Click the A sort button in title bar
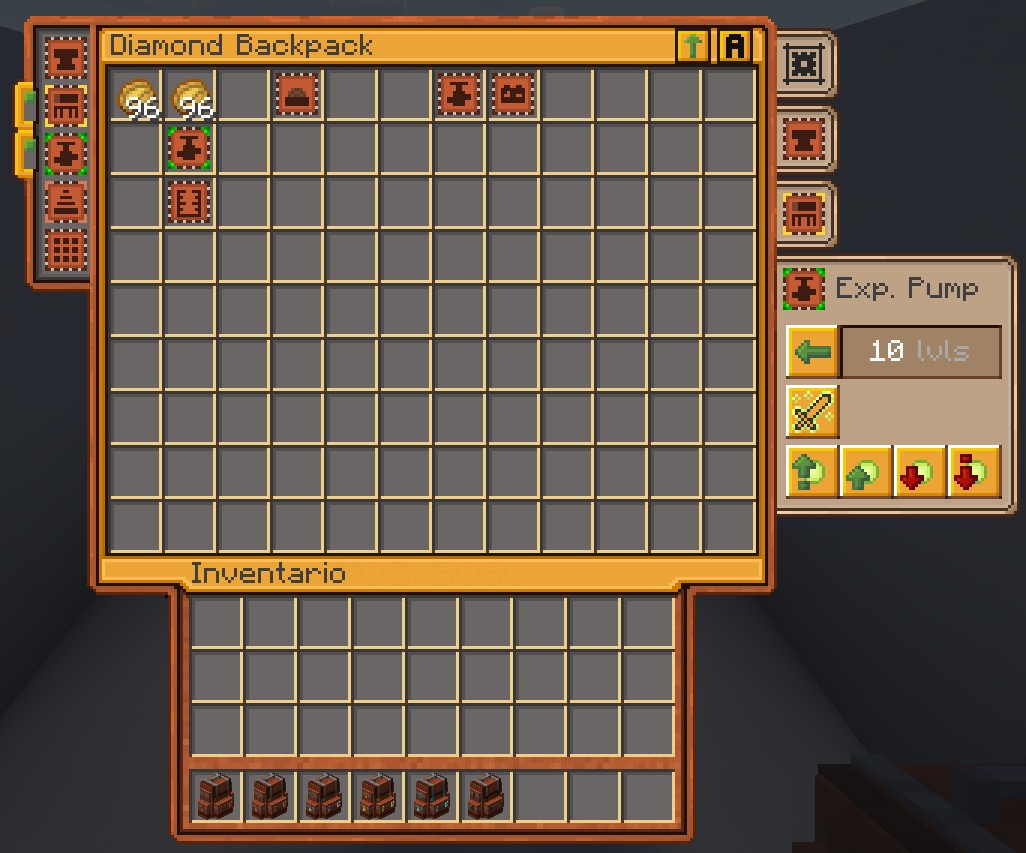This screenshot has width=1026, height=853. 735,46
